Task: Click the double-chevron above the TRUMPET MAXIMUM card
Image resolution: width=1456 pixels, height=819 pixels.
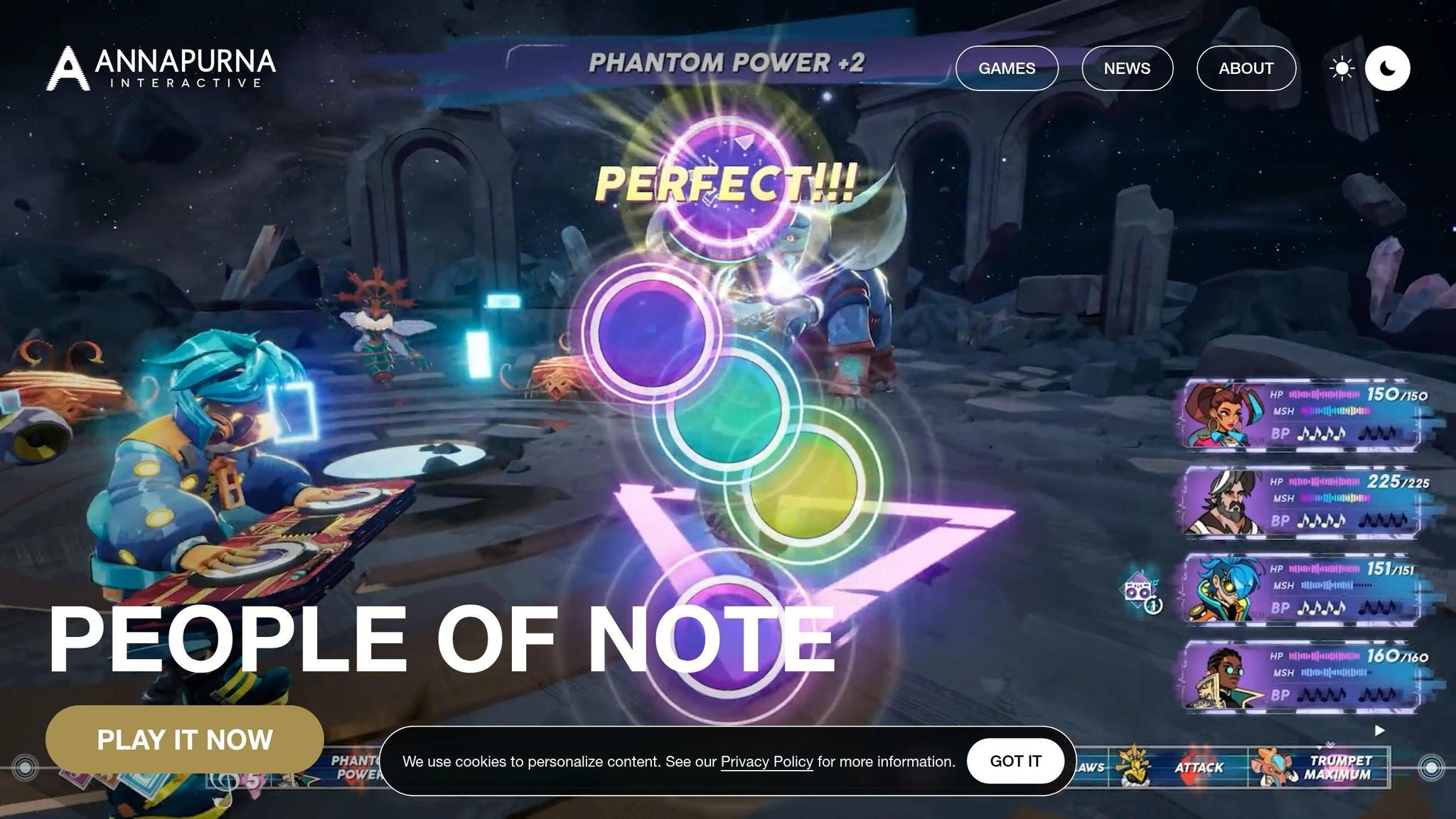Action: (1330, 744)
